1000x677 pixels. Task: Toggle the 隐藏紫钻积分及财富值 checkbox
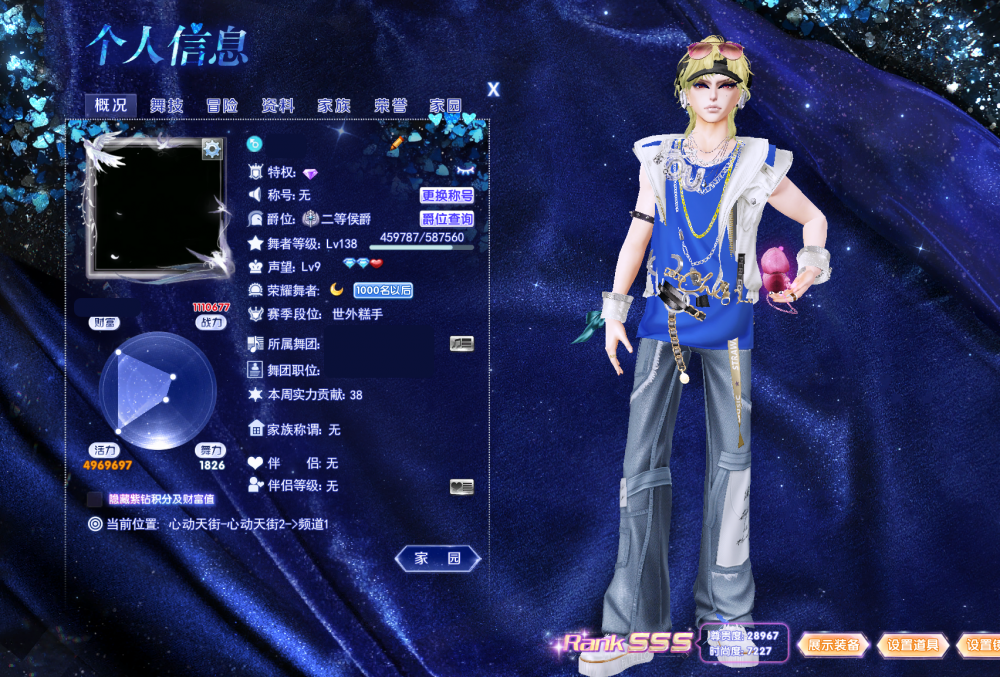[95, 498]
